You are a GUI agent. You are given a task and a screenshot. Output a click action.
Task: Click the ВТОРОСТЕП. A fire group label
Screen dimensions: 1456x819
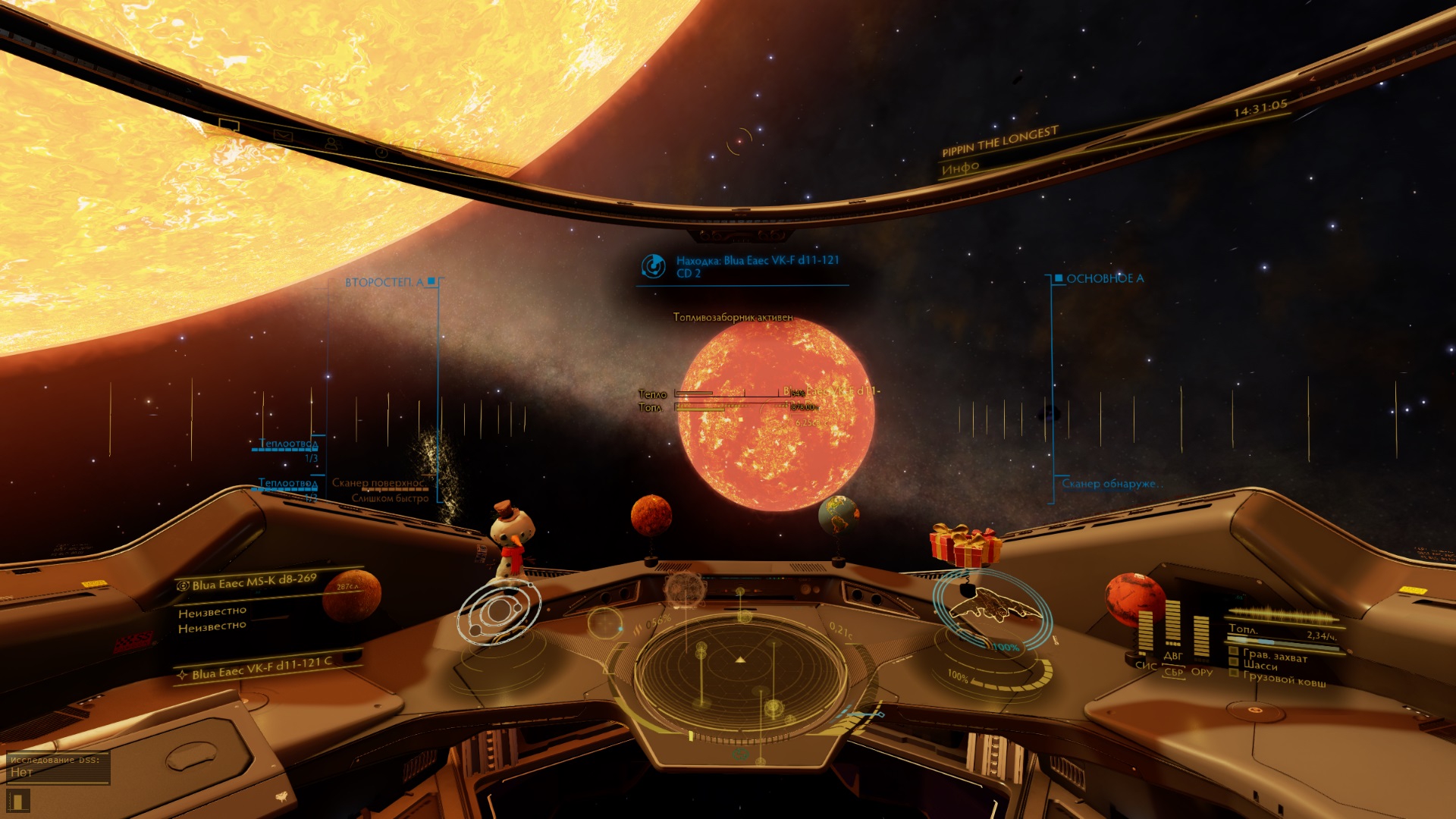[x=384, y=282]
